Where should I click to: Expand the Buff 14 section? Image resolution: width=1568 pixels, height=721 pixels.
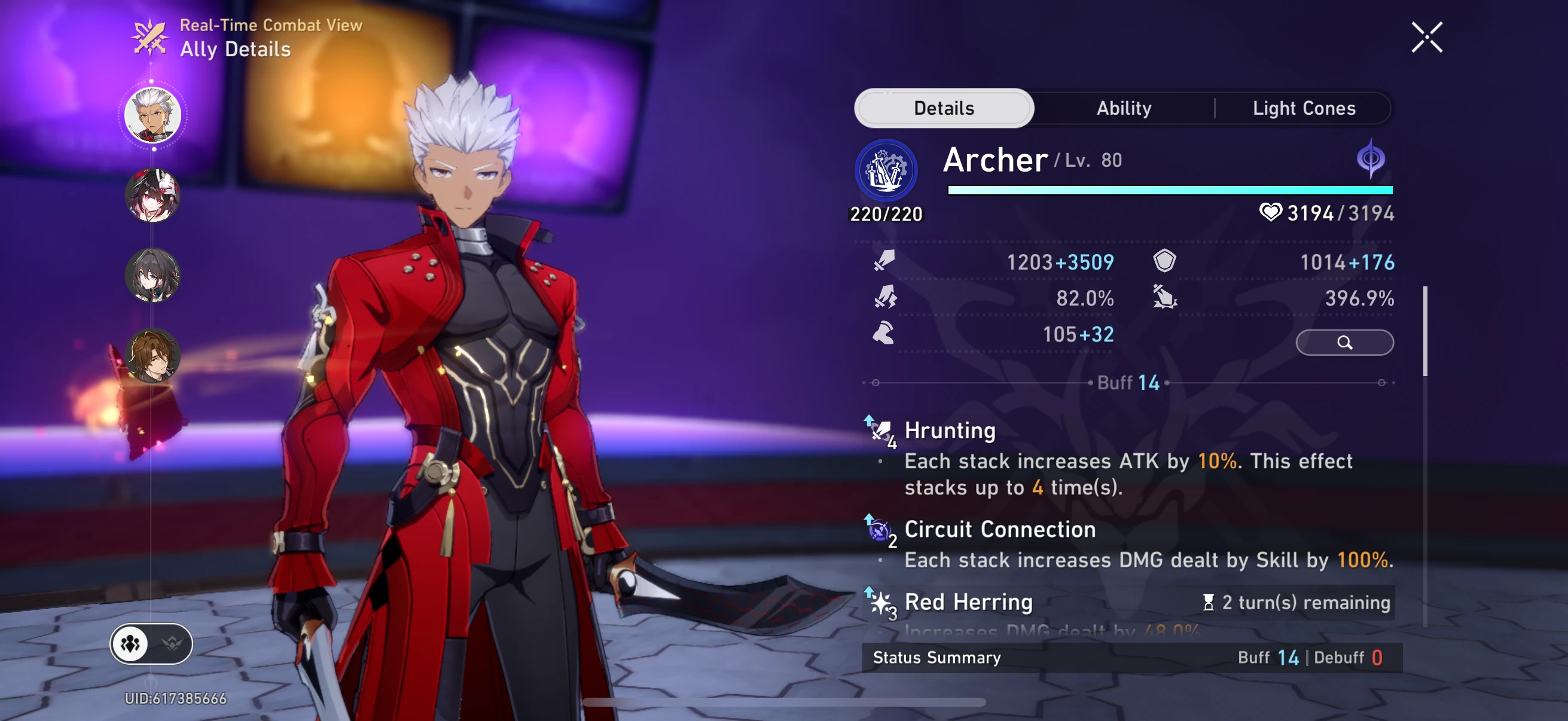pyautogui.click(x=1128, y=383)
